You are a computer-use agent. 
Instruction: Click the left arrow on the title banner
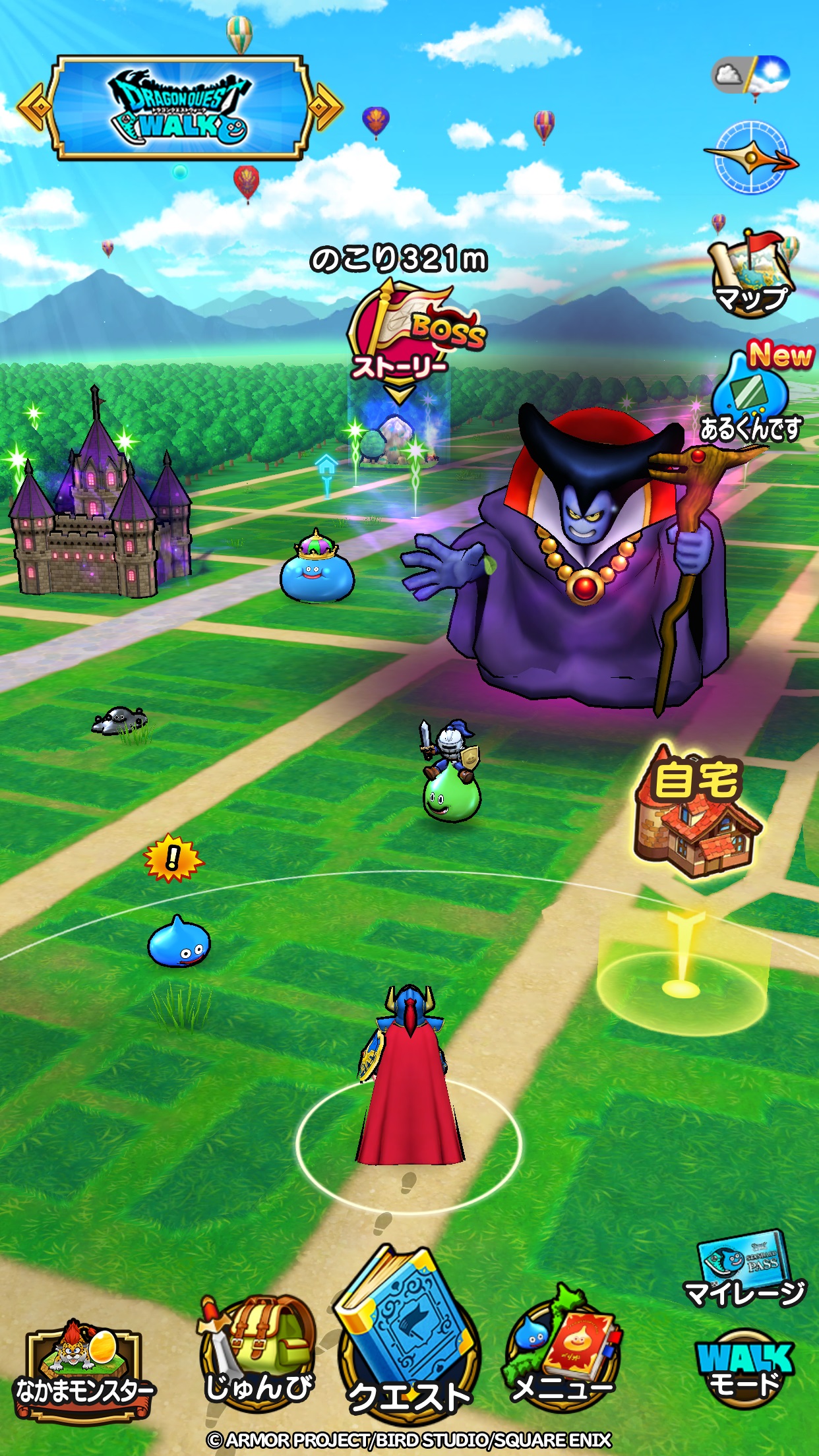(x=33, y=106)
